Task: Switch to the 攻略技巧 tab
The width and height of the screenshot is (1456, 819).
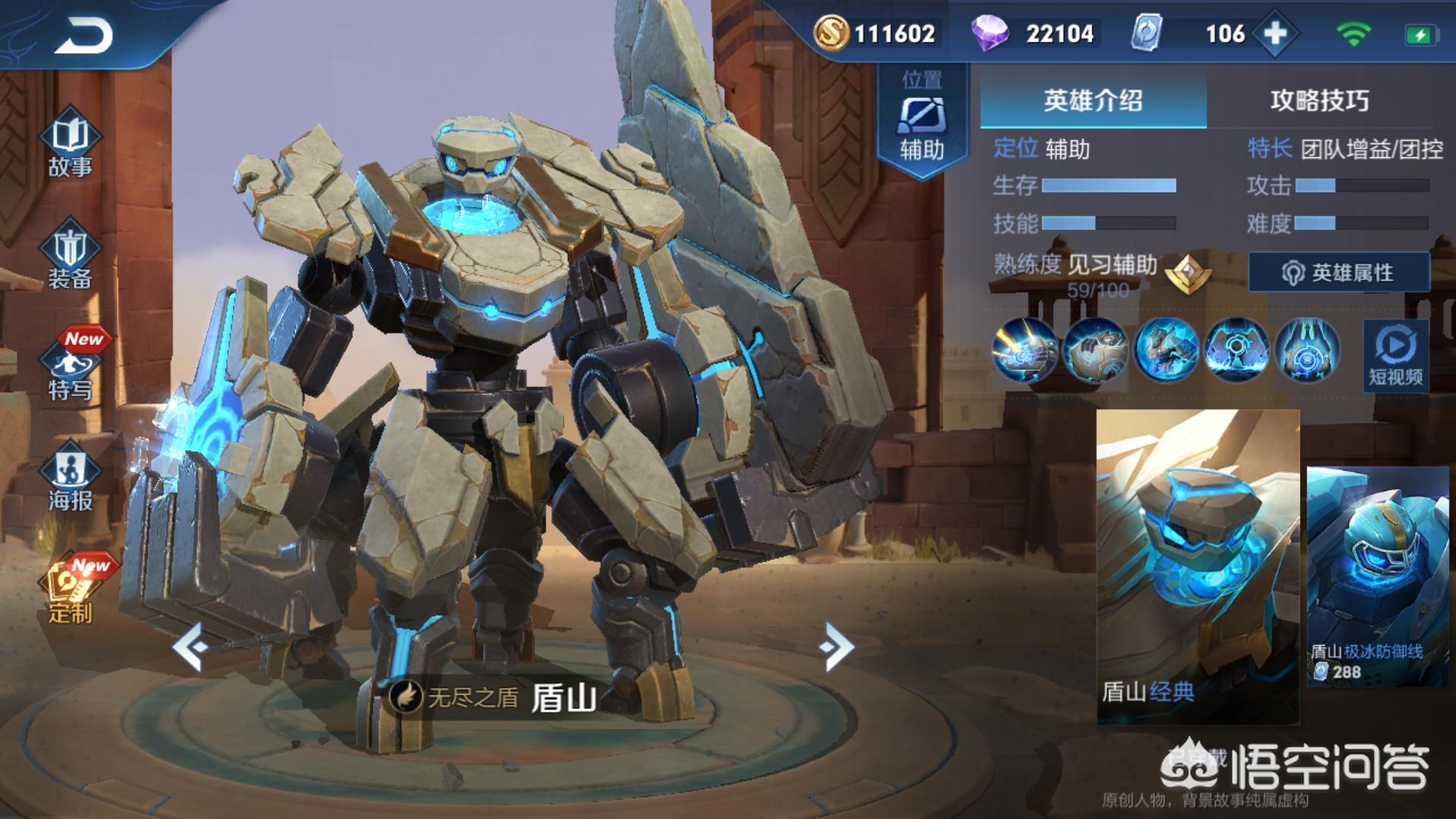Action: point(1319,100)
